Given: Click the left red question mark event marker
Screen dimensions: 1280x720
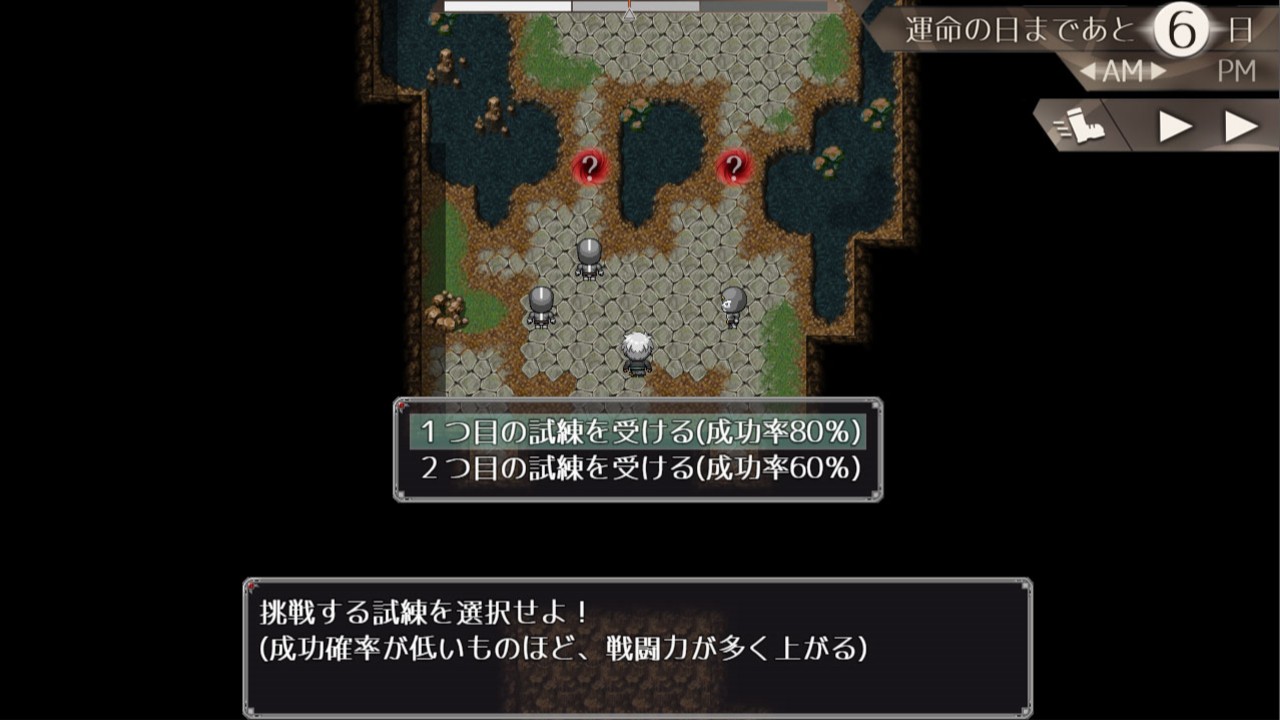Looking at the screenshot, I should pos(589,166).
